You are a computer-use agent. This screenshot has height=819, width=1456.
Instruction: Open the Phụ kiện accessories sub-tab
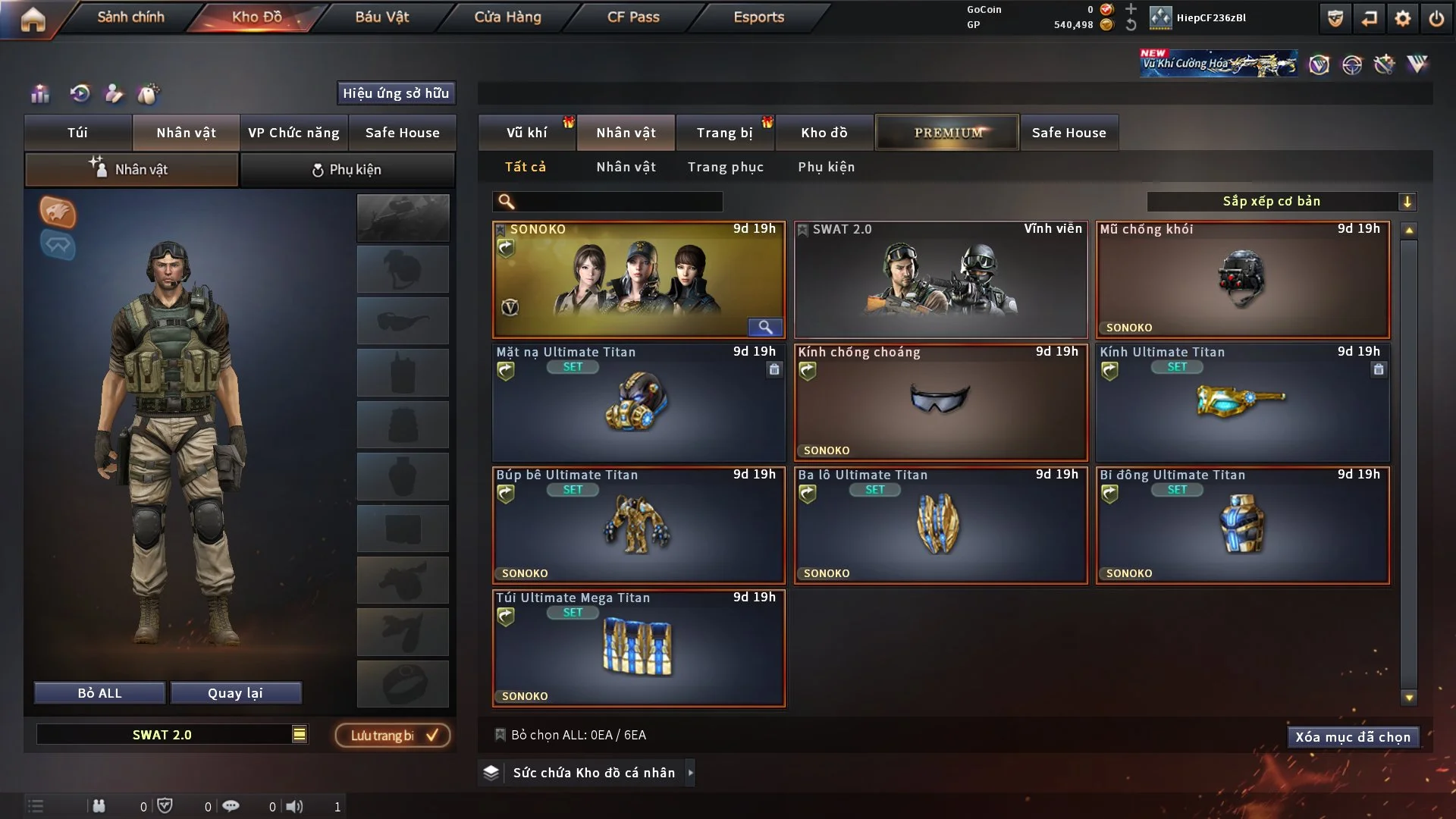point(347,170)
